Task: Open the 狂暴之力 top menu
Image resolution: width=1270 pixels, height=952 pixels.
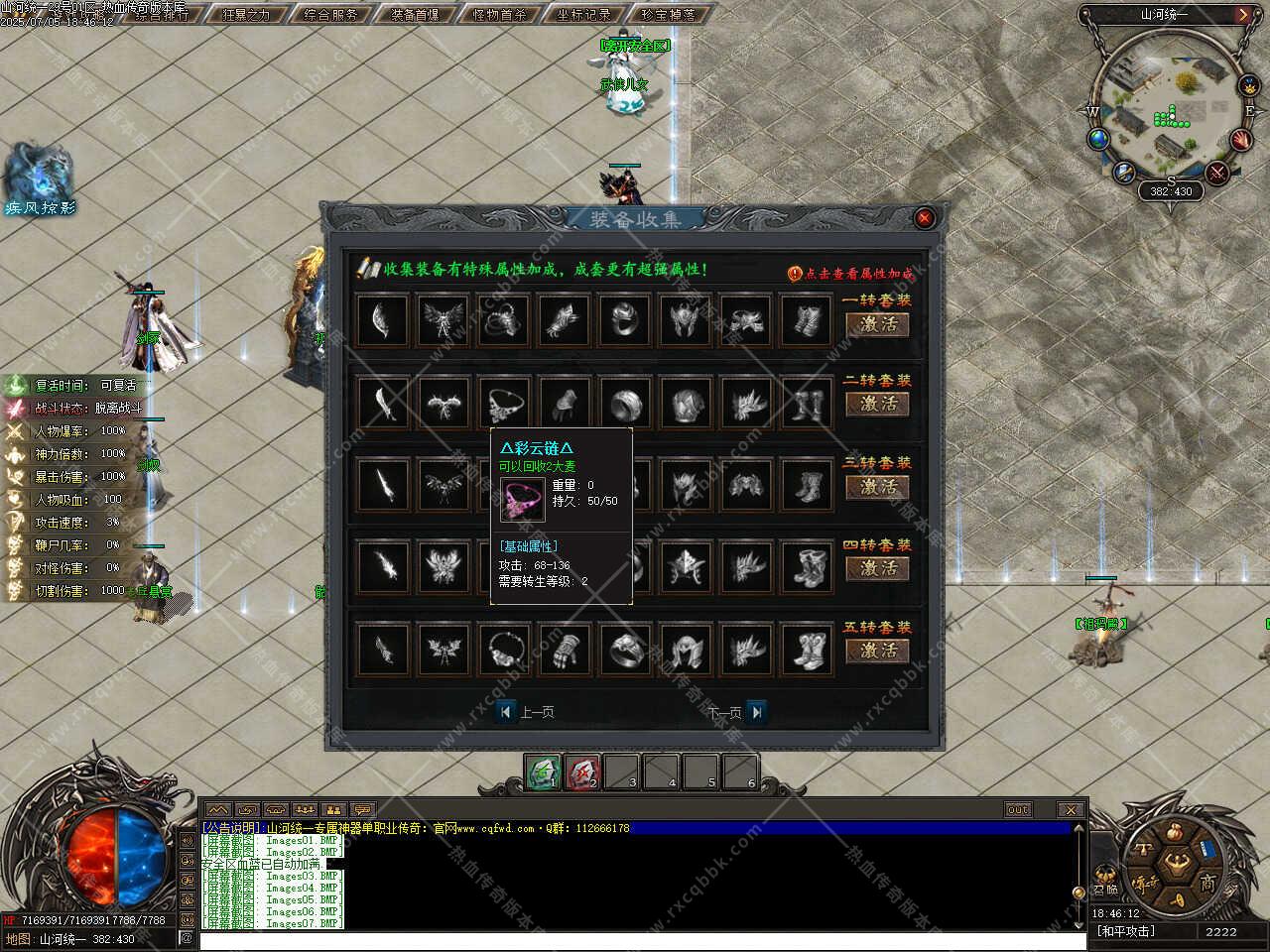Action: click(245, 15)
